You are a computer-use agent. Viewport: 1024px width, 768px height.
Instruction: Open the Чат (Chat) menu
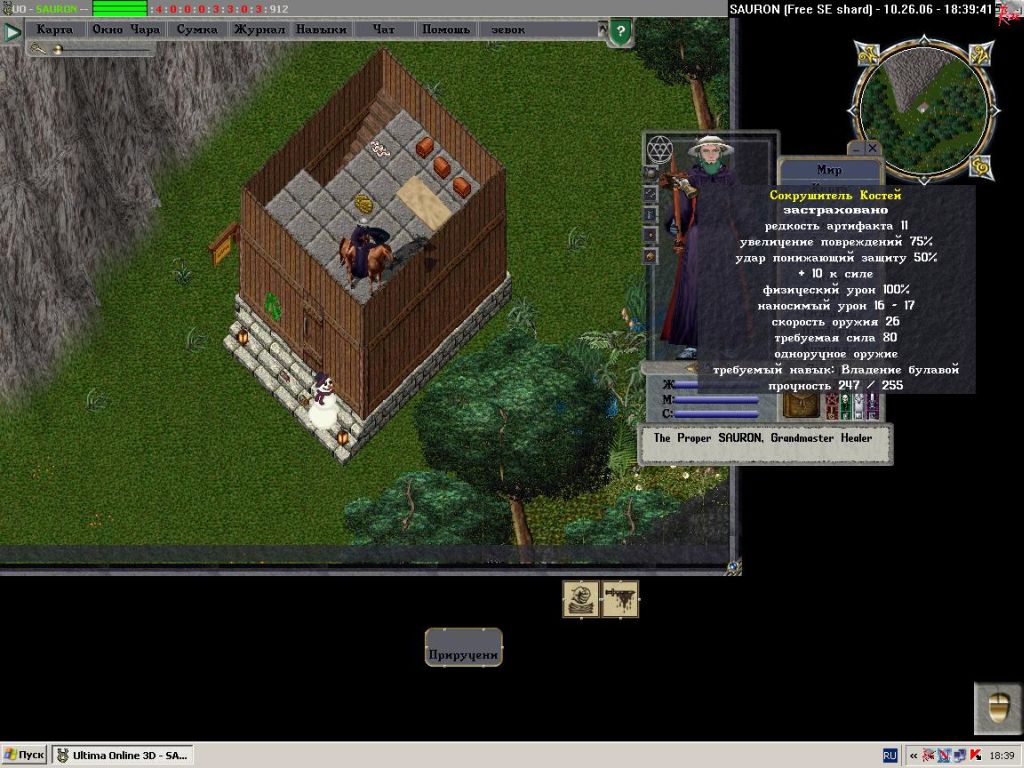pyautogui.click(x=384, y=30)
